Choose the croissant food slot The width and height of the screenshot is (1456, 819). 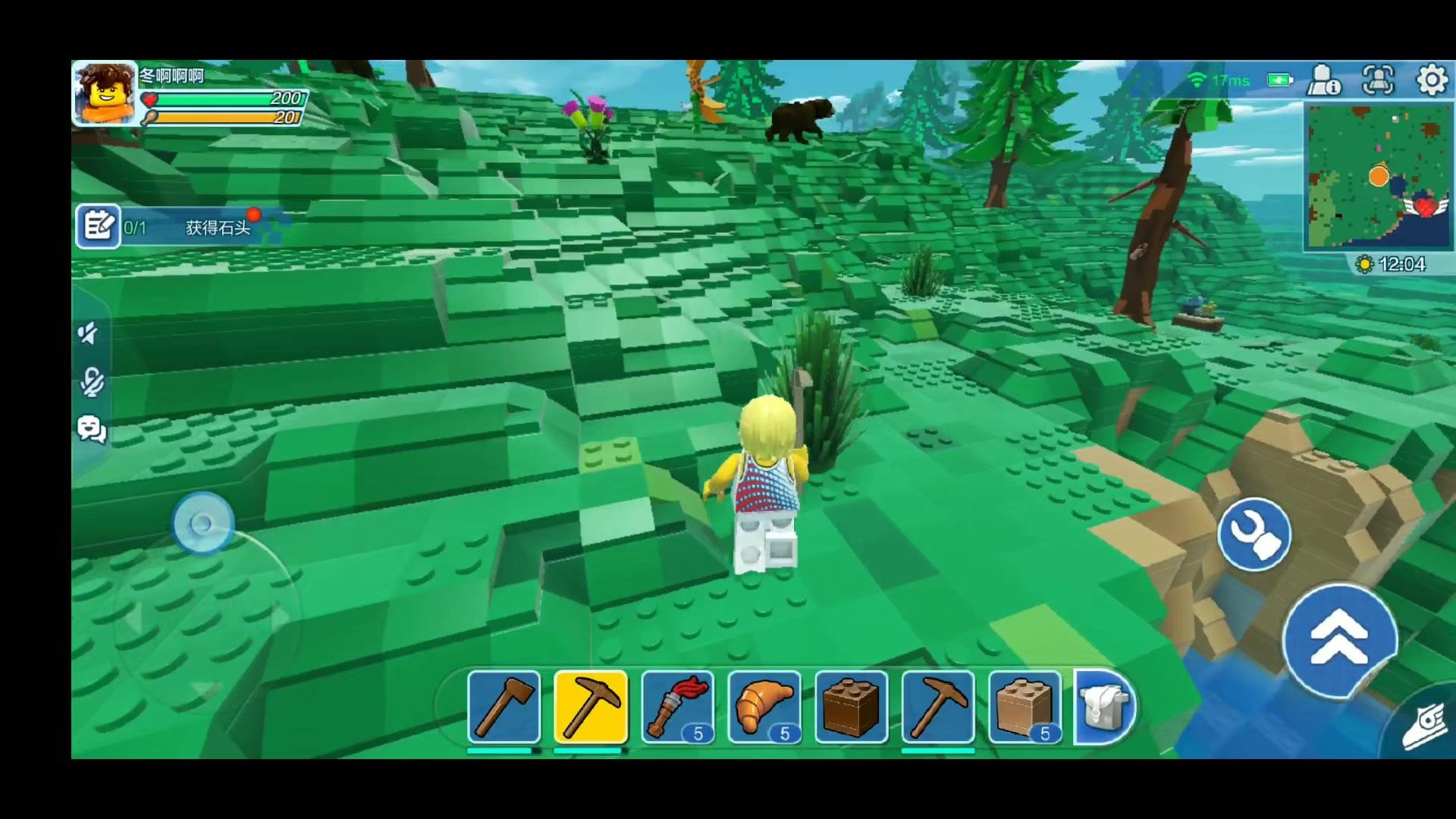[x=764, y=707]
